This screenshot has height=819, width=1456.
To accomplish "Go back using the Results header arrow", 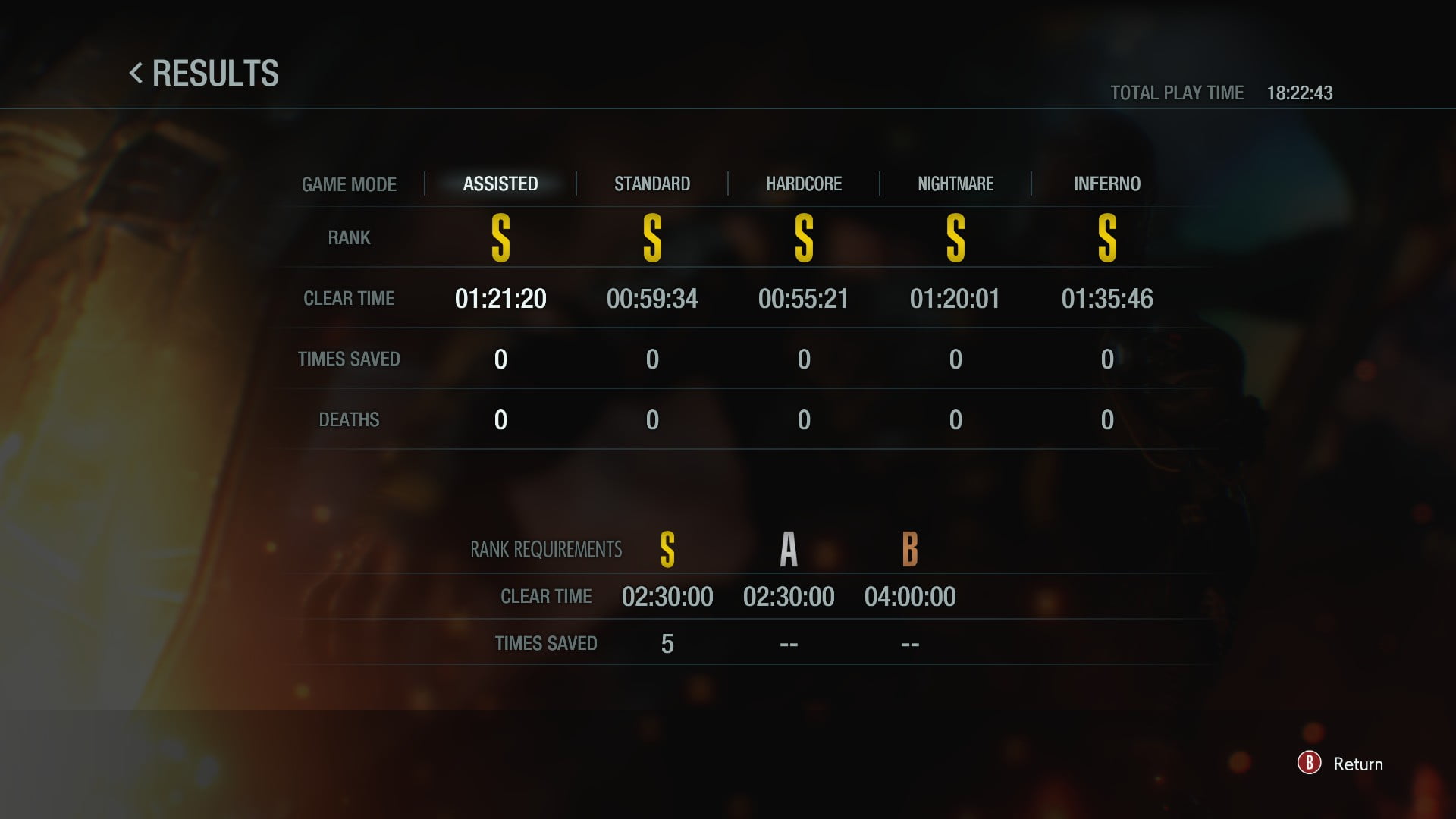I will (136, 74).
